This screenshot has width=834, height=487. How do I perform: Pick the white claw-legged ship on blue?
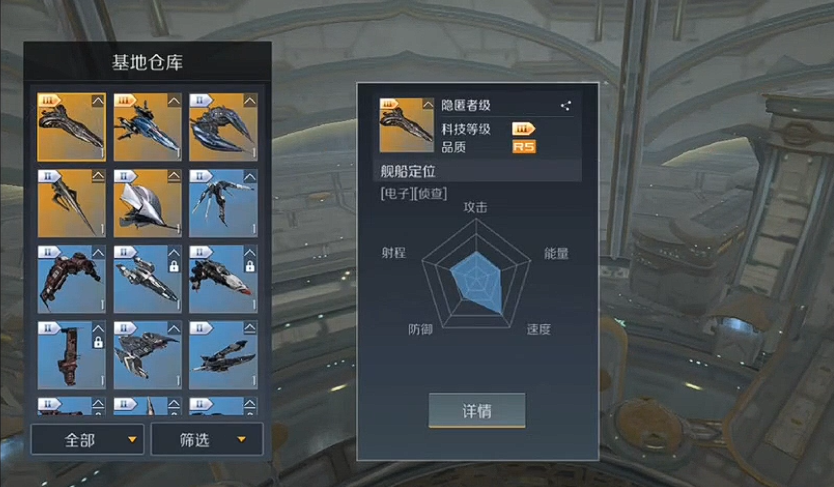223,203
